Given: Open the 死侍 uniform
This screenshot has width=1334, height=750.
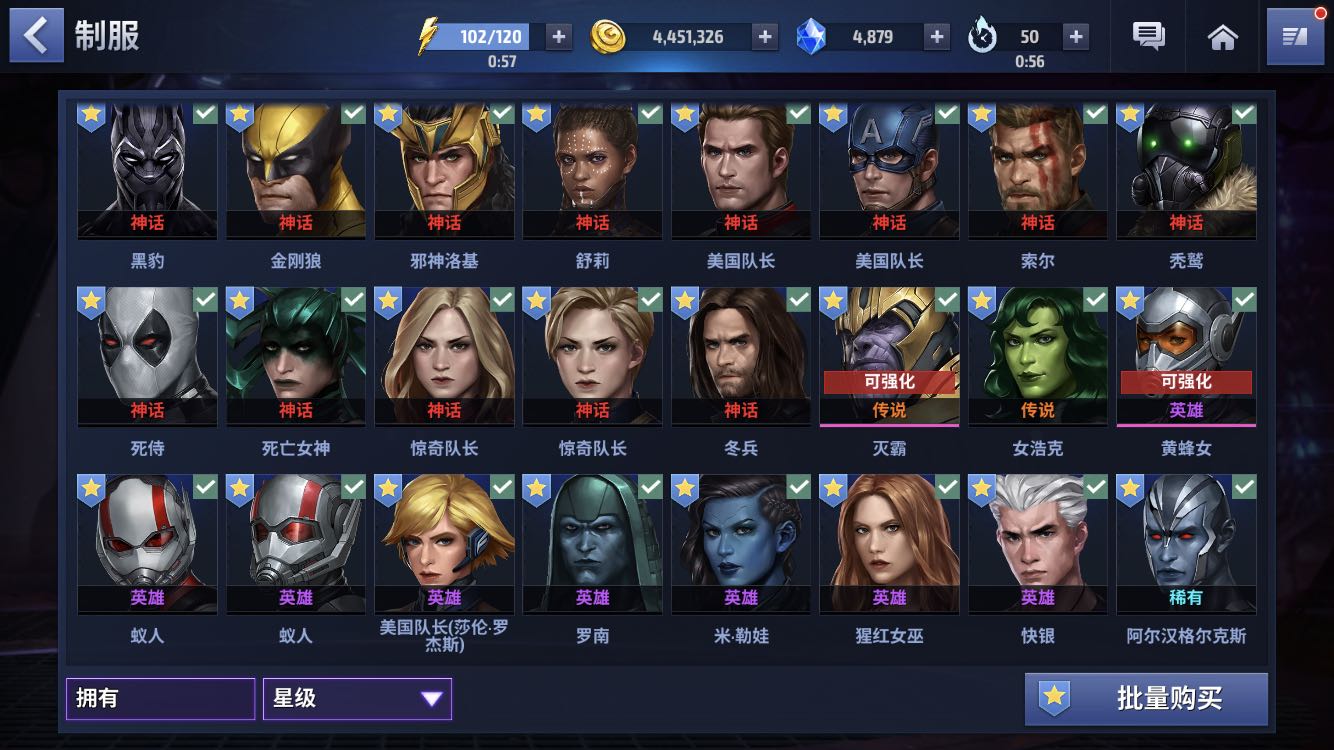Looking at the screenshot, I should [148, 357].
